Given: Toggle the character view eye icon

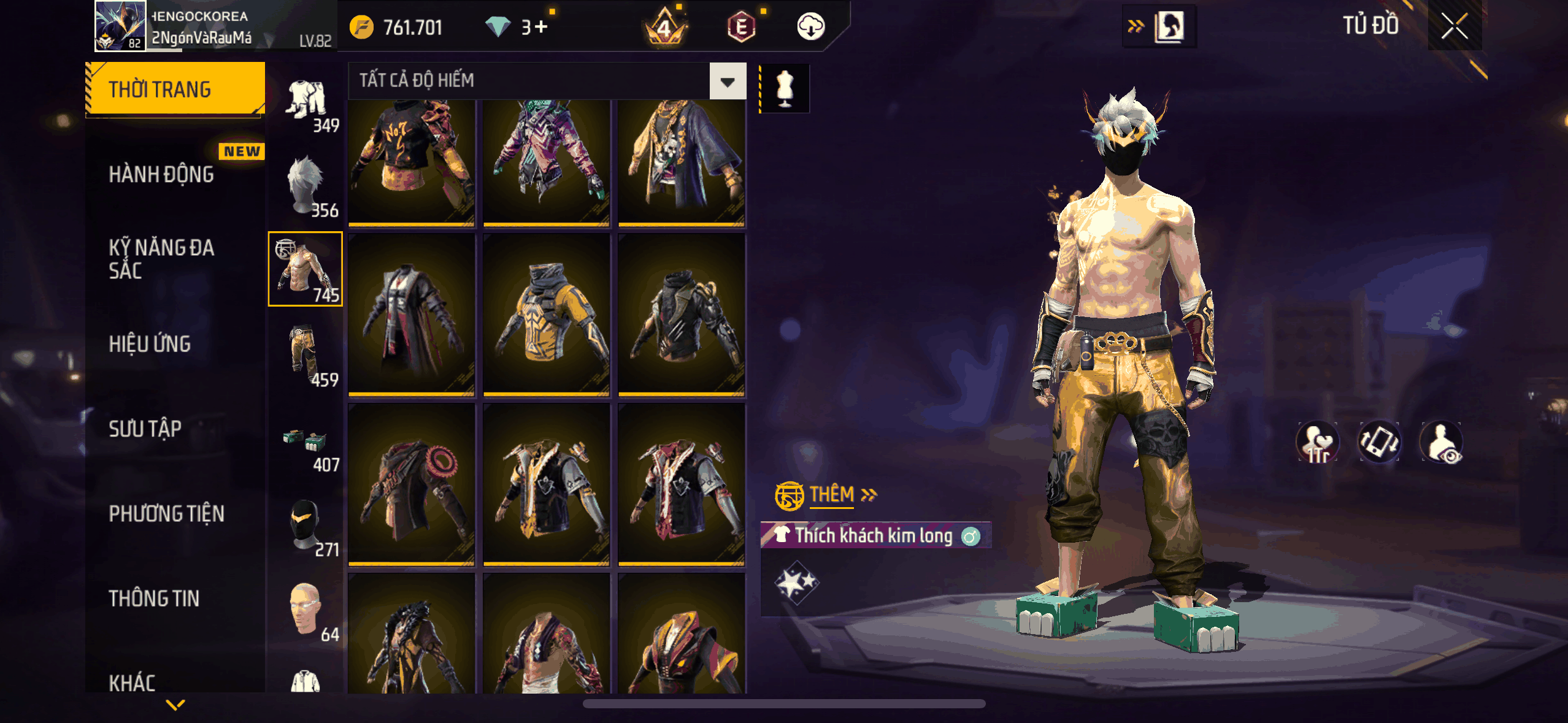Looking at the screenshot, I should click(x=1442, y=442).
